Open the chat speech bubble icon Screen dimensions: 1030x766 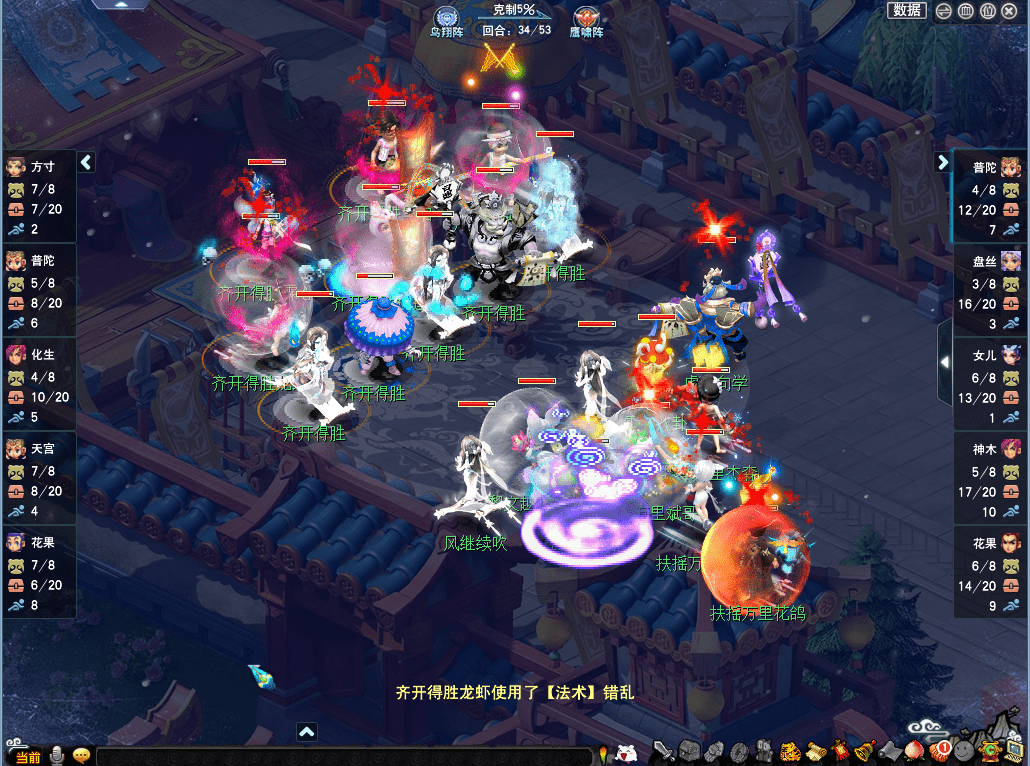pos(82,756)
